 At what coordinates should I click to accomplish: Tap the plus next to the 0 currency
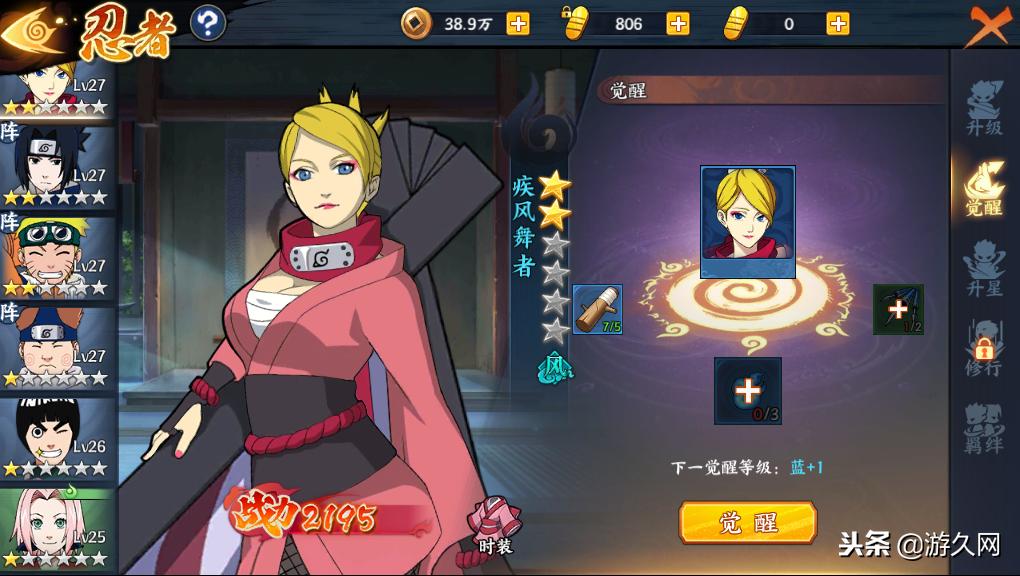pos(838,23)
